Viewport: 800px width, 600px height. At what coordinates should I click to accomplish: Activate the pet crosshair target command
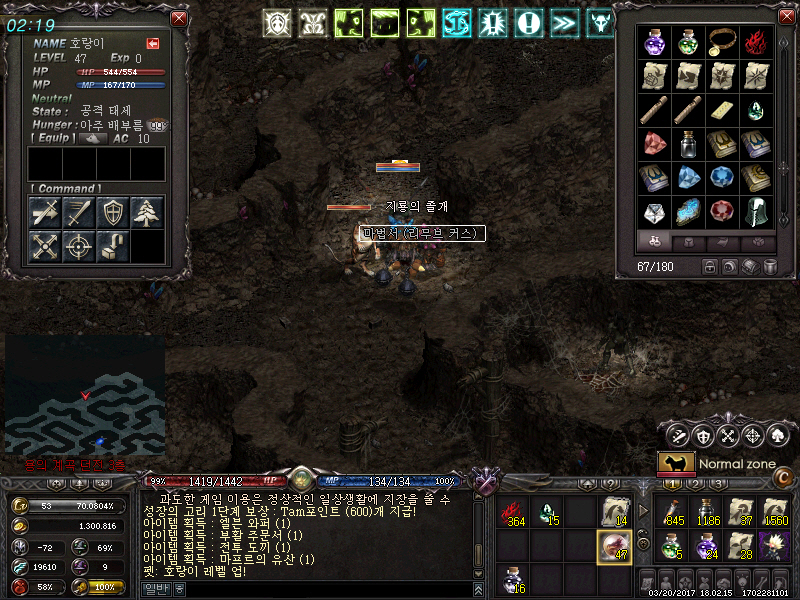(x=80, y=245)
